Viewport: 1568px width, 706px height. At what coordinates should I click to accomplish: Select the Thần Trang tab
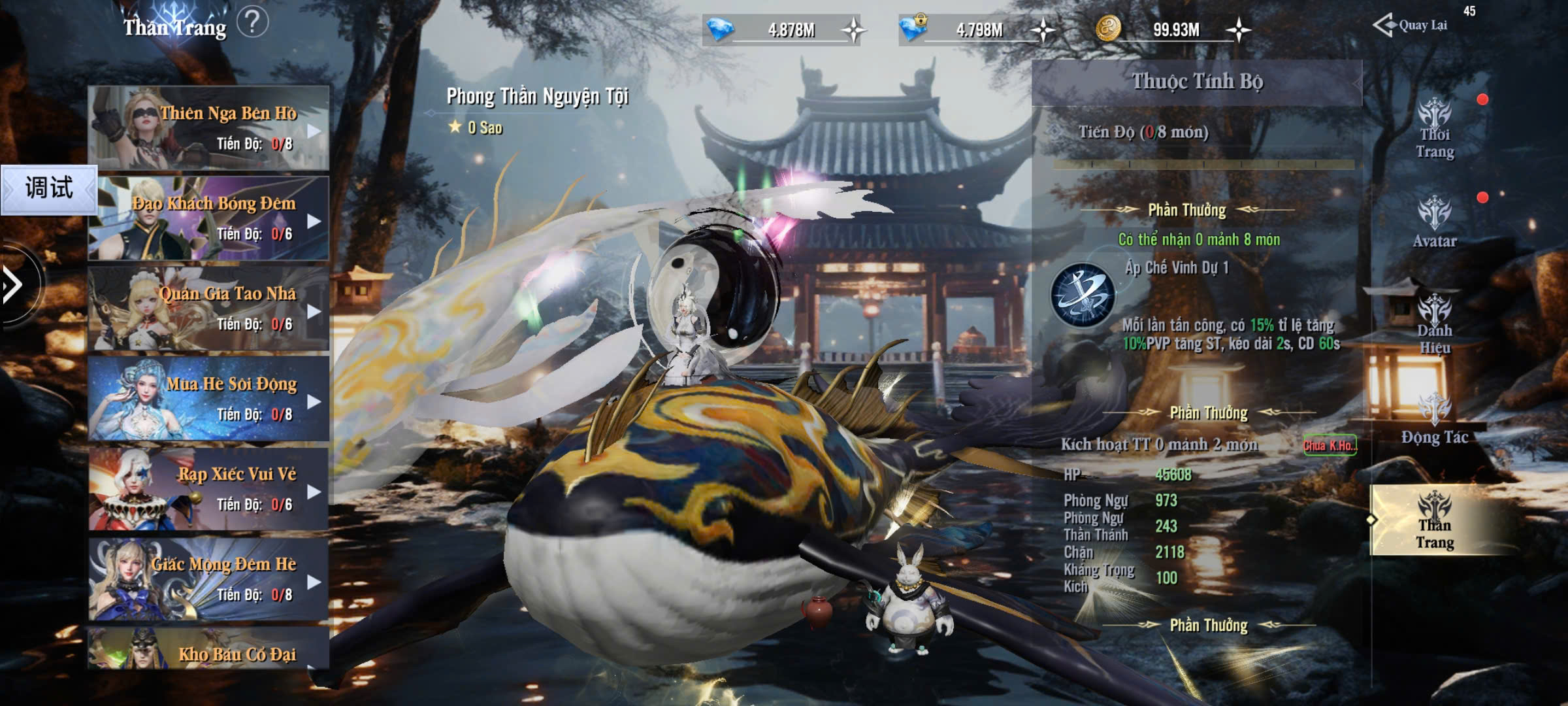pos(1435,520)
